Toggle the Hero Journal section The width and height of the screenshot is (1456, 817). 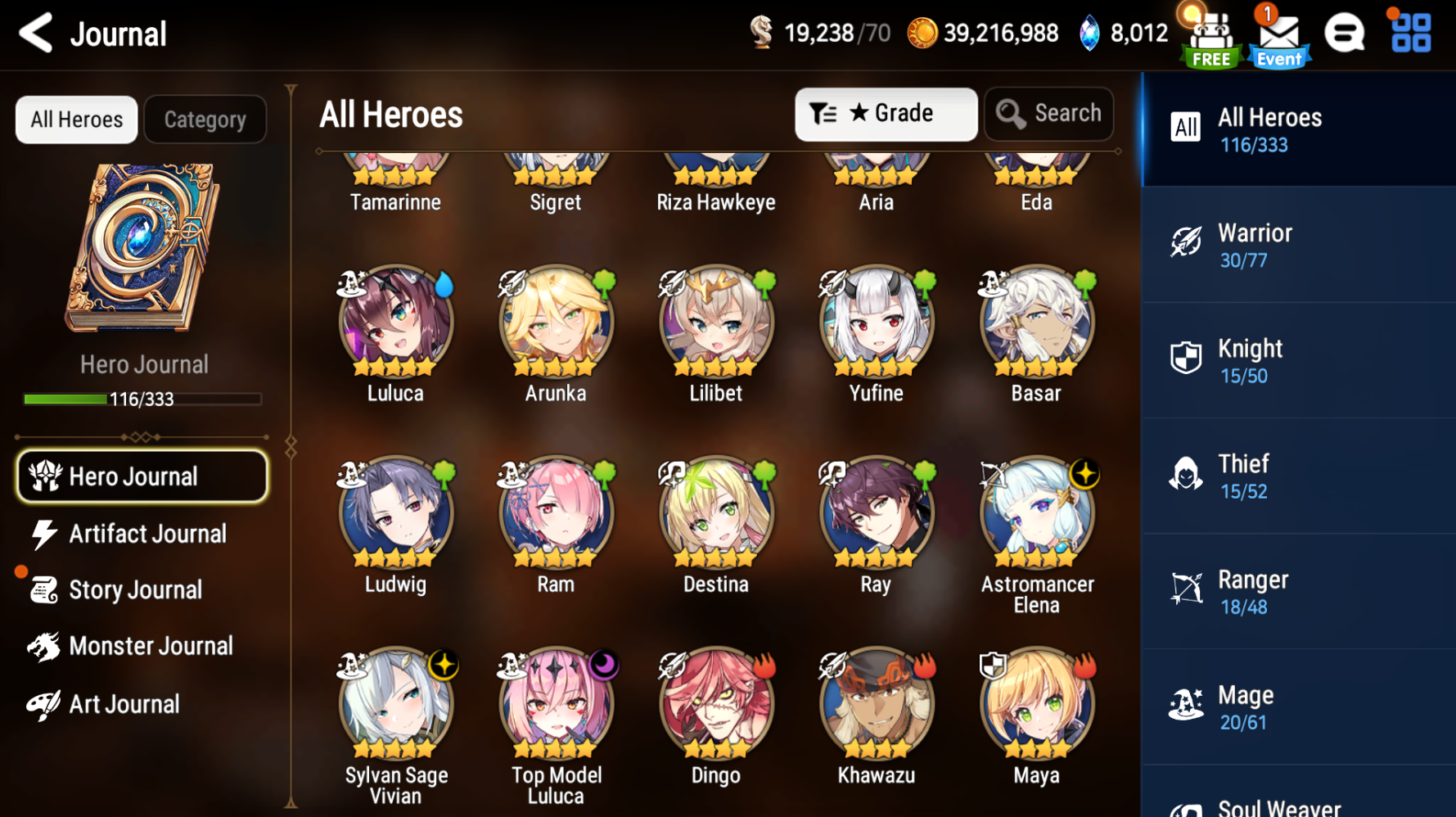141,476
